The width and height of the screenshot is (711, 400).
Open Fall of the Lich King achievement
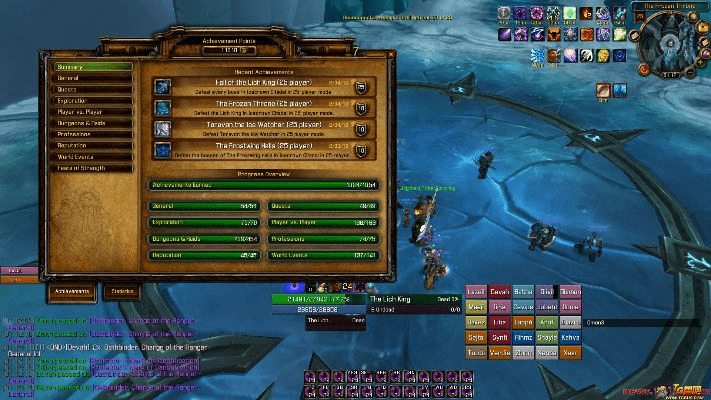[x=265, y=87]
